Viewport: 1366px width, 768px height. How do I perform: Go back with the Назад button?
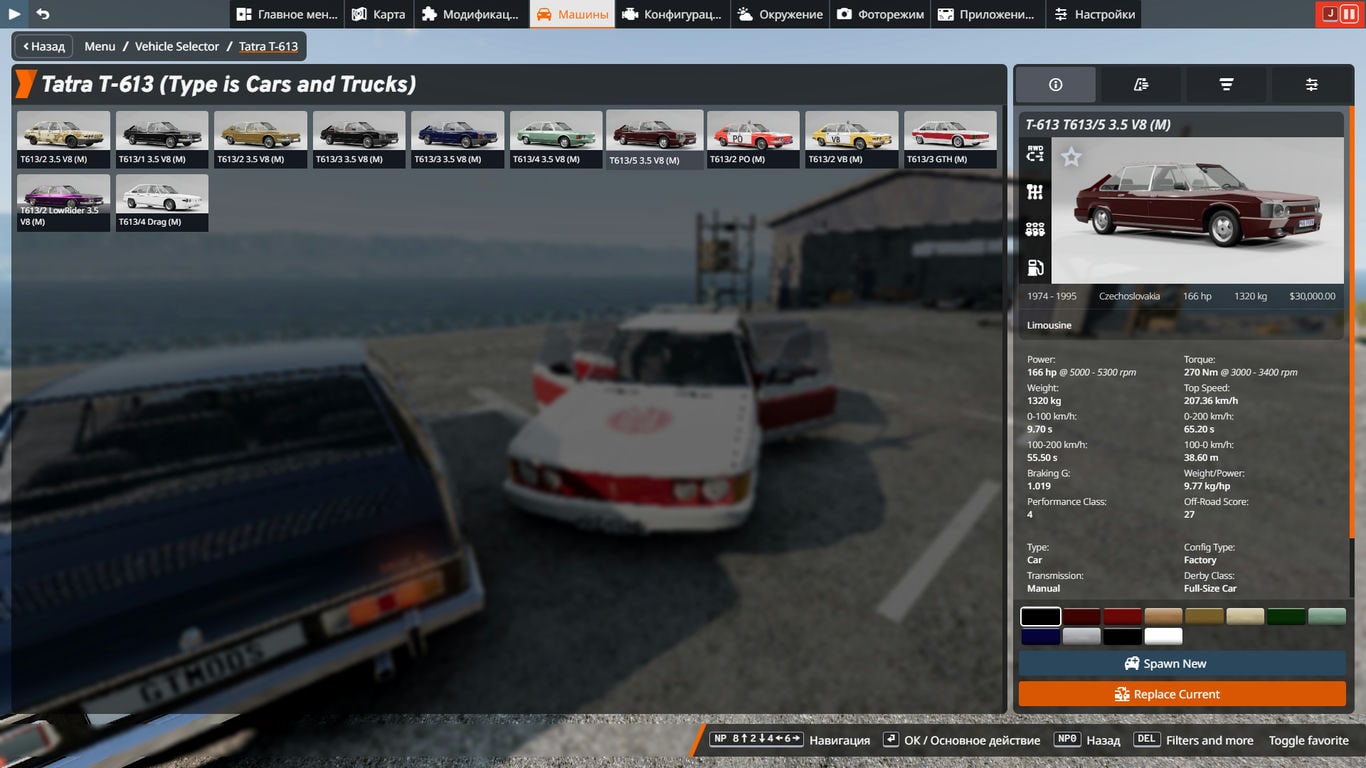pos(42,46)
